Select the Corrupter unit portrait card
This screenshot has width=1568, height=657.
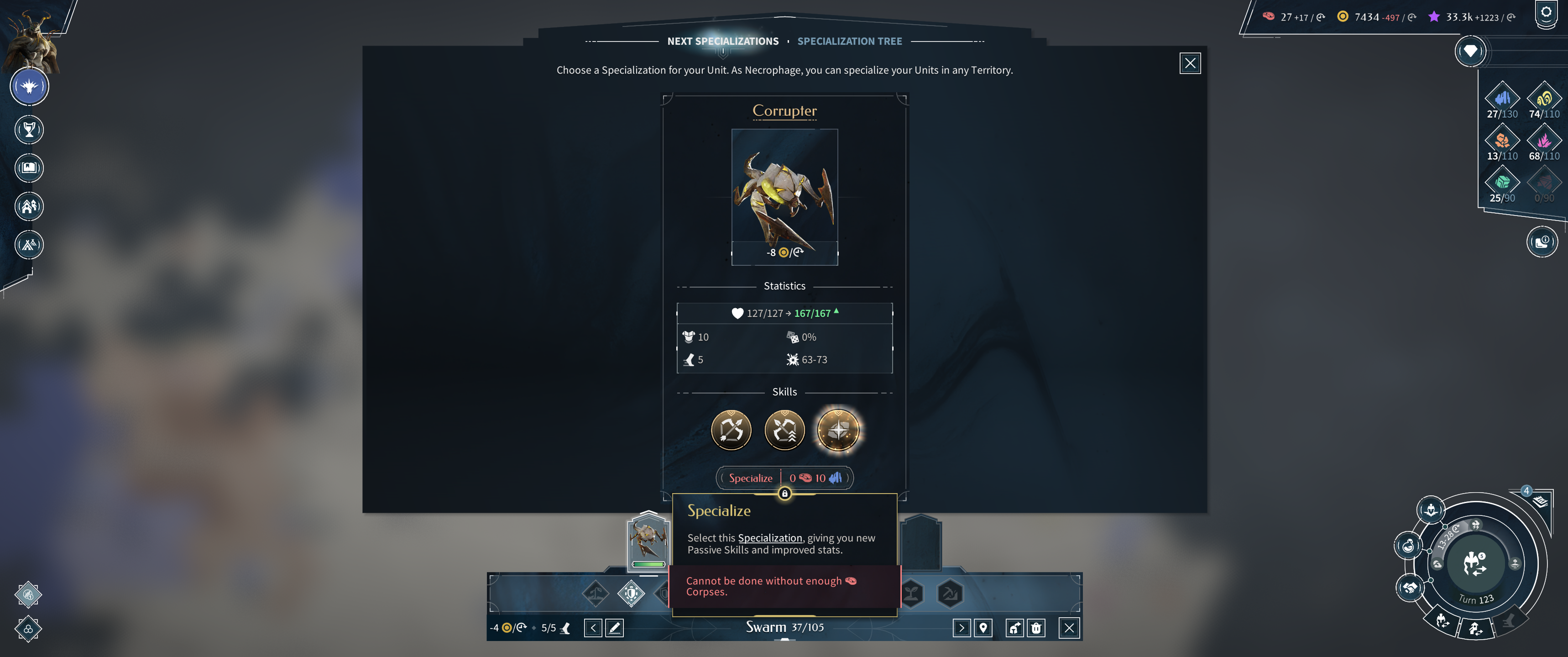784,196
